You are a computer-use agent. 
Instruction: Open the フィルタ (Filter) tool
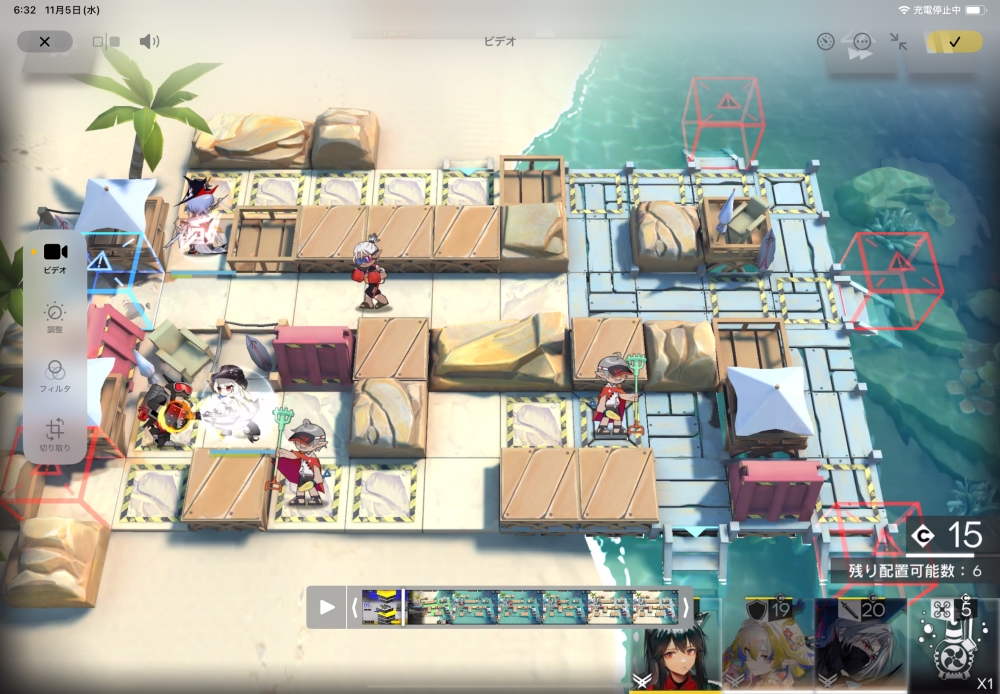pyautogui.click(x=55, y=376)
